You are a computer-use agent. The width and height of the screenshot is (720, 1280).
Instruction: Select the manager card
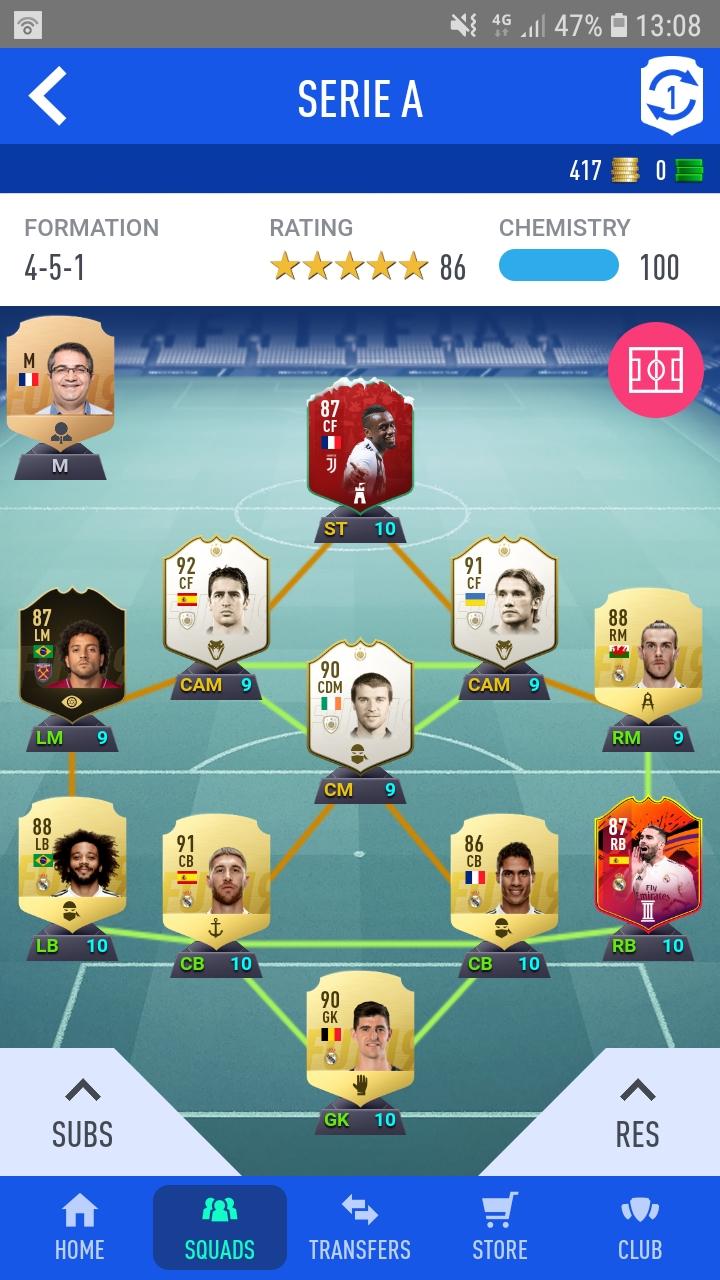click(59, 385)
